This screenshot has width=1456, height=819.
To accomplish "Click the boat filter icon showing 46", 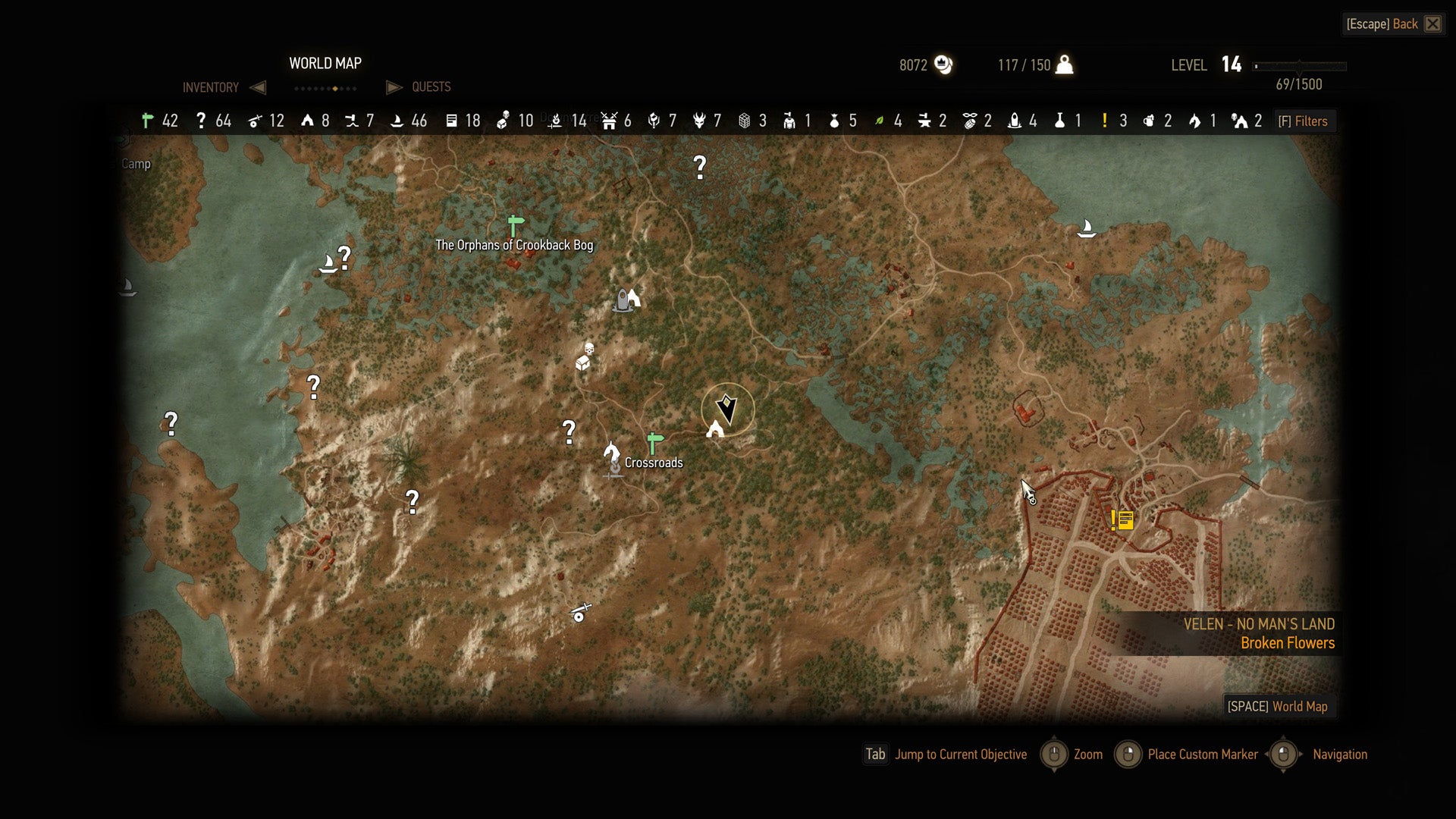I will (x=397, y=121).
